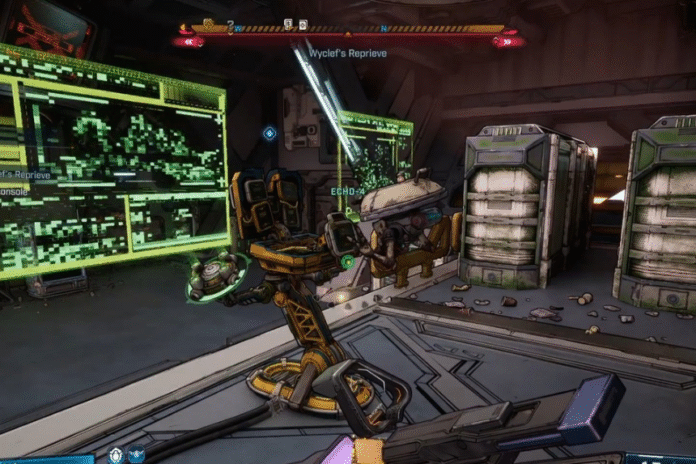Select the winged emblem status icon

tap(136, 455)
